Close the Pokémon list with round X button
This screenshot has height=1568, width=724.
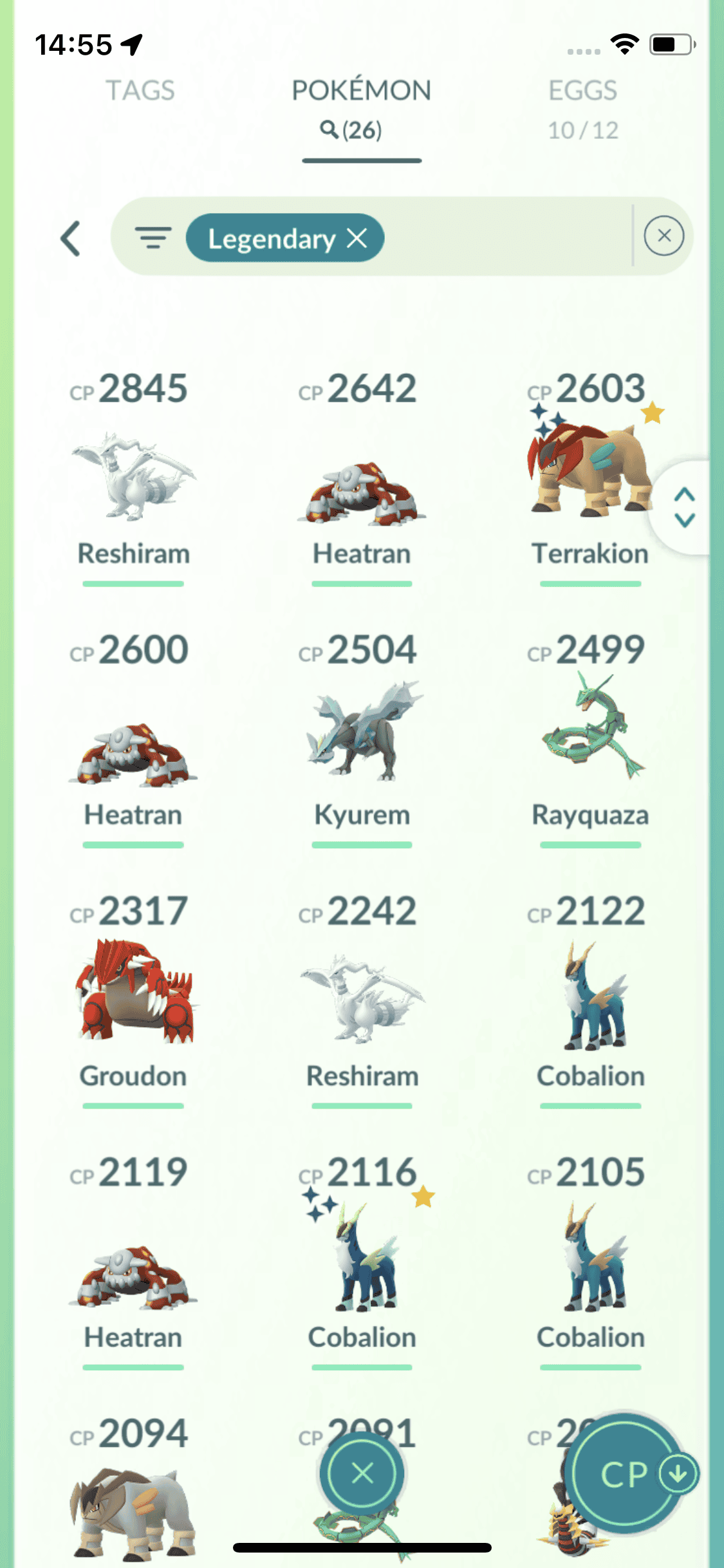pos(362,1473)
